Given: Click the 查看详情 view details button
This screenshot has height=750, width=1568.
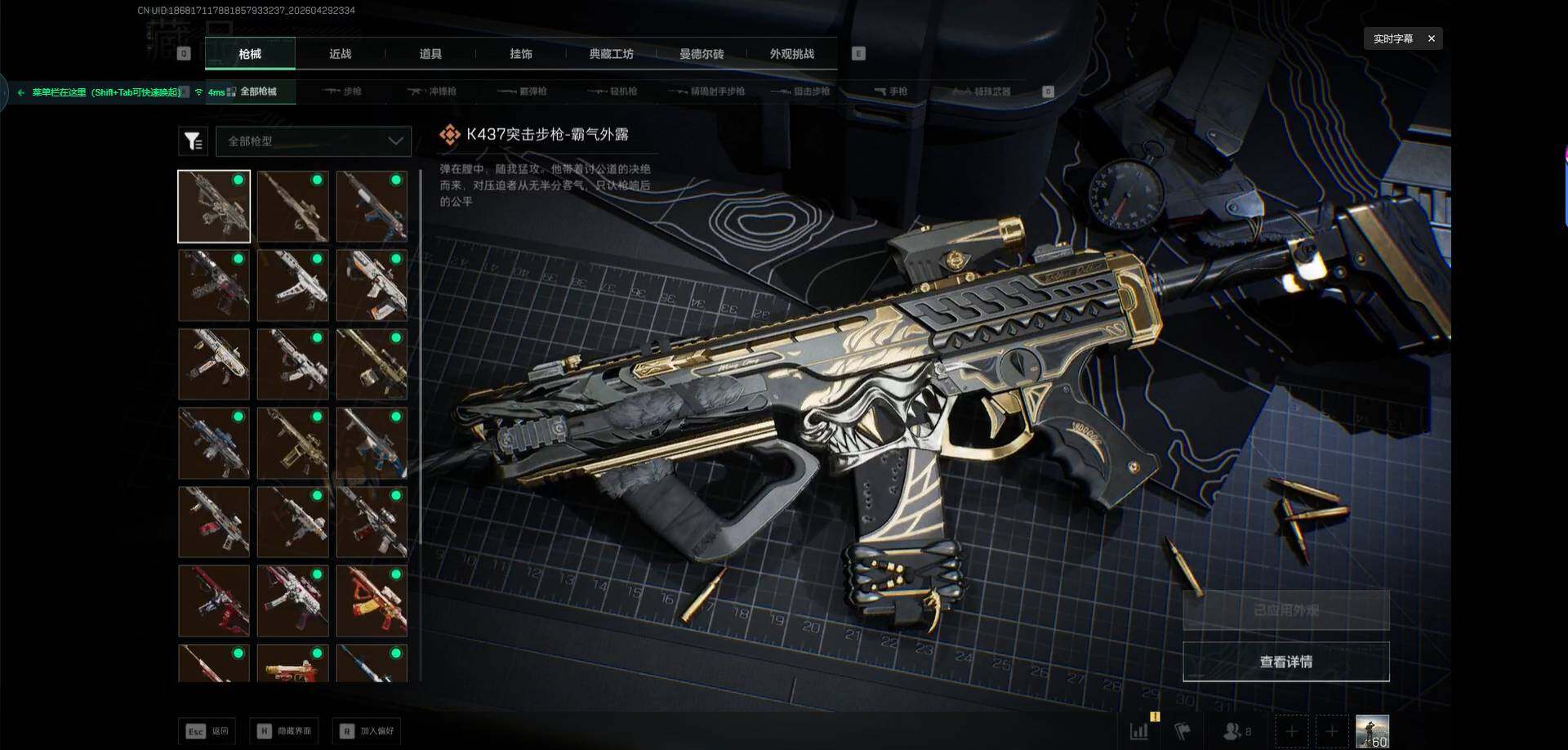Looking at the screenshot, I should pos(1285,662).
